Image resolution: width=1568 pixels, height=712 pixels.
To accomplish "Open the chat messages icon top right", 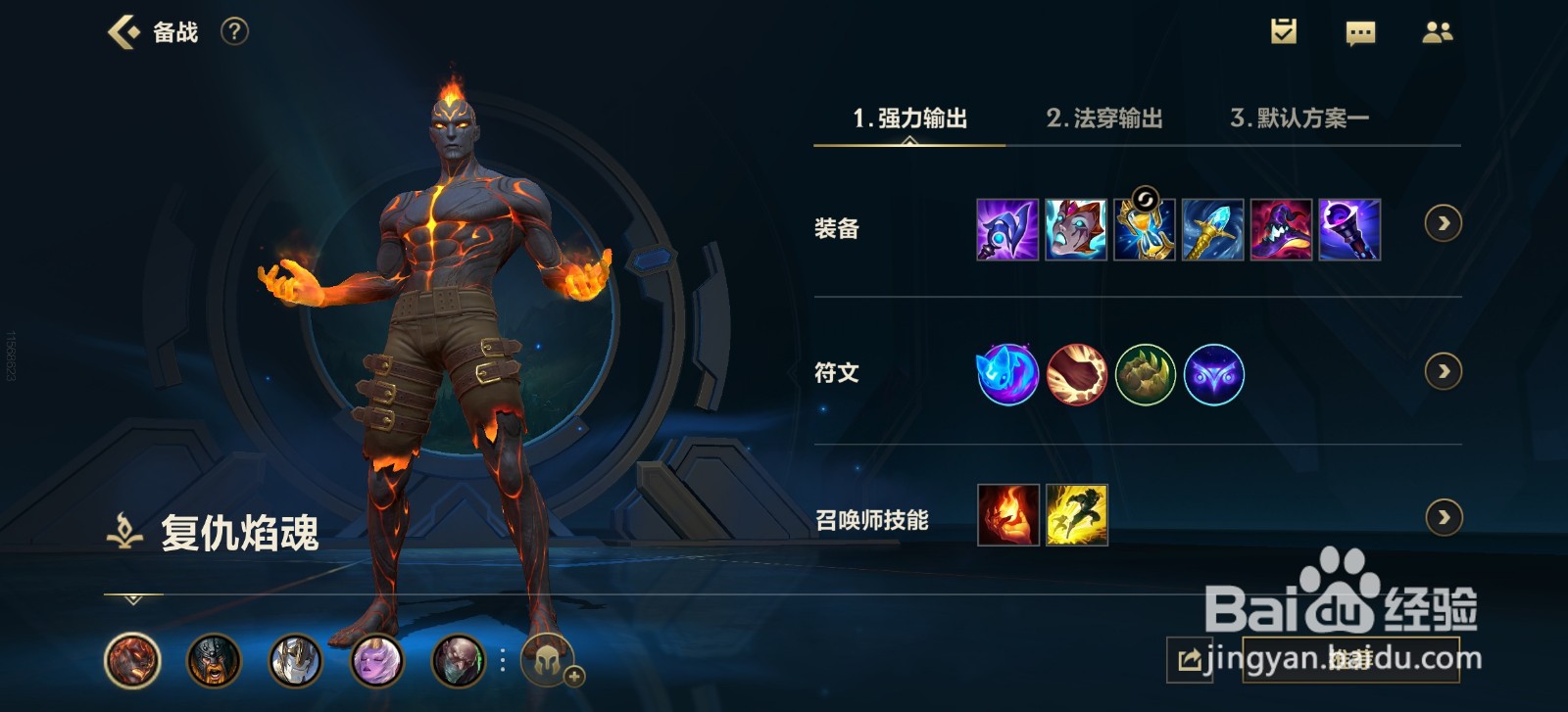I will click(x=1359, y=31).
